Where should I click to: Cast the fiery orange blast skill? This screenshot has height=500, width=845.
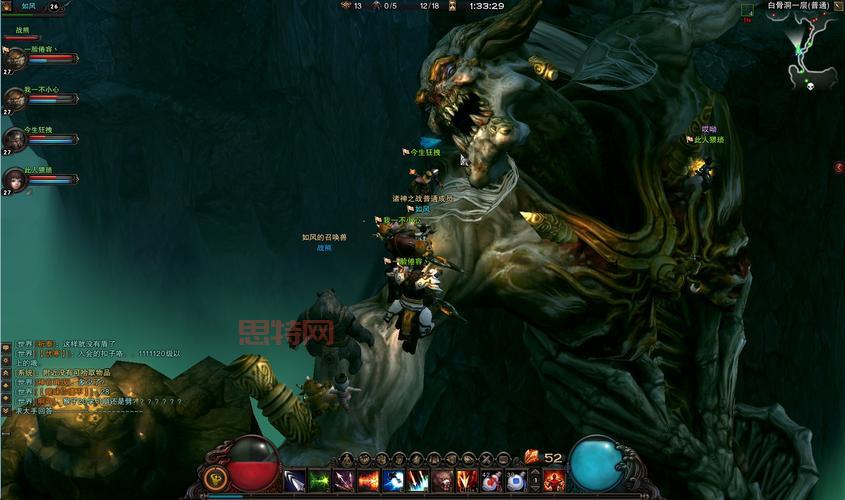click(369, 481)
